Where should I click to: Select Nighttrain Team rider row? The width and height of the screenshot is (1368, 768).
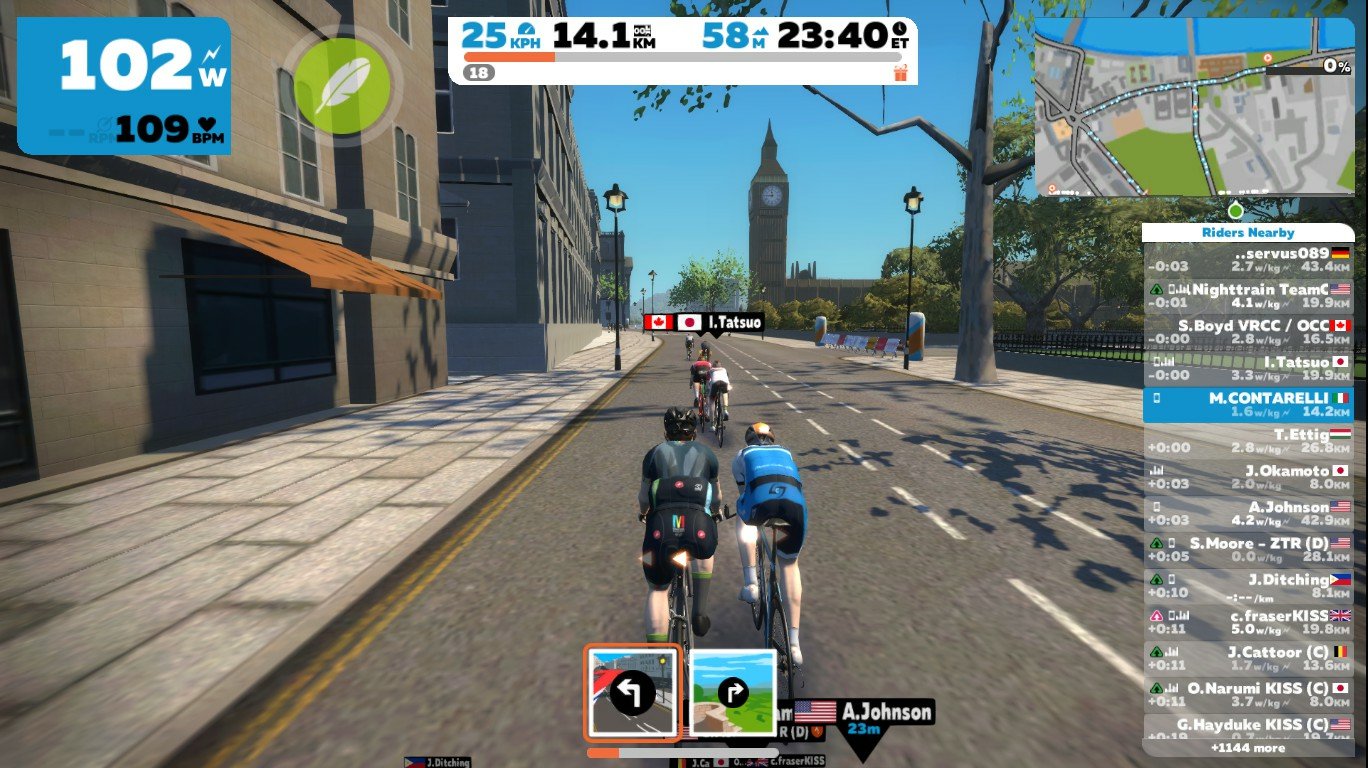point(1248,296)
